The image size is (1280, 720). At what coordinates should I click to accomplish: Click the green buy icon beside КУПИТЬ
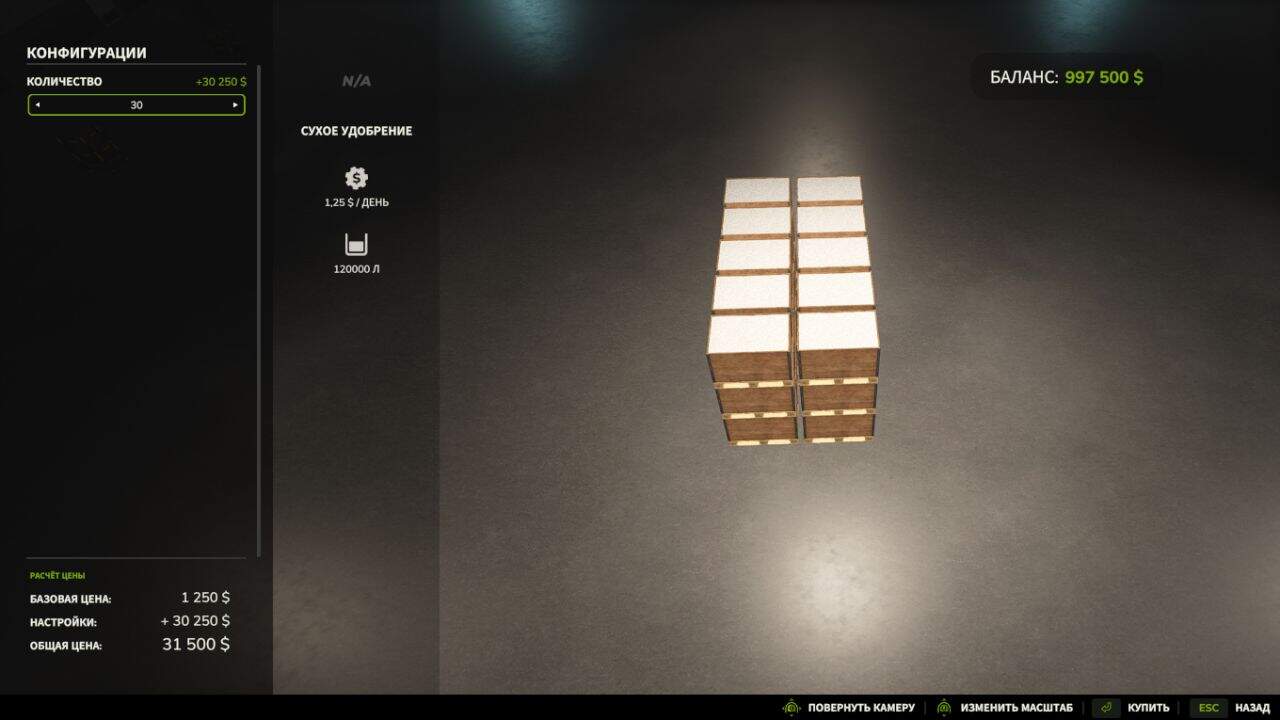(1106, 706)
